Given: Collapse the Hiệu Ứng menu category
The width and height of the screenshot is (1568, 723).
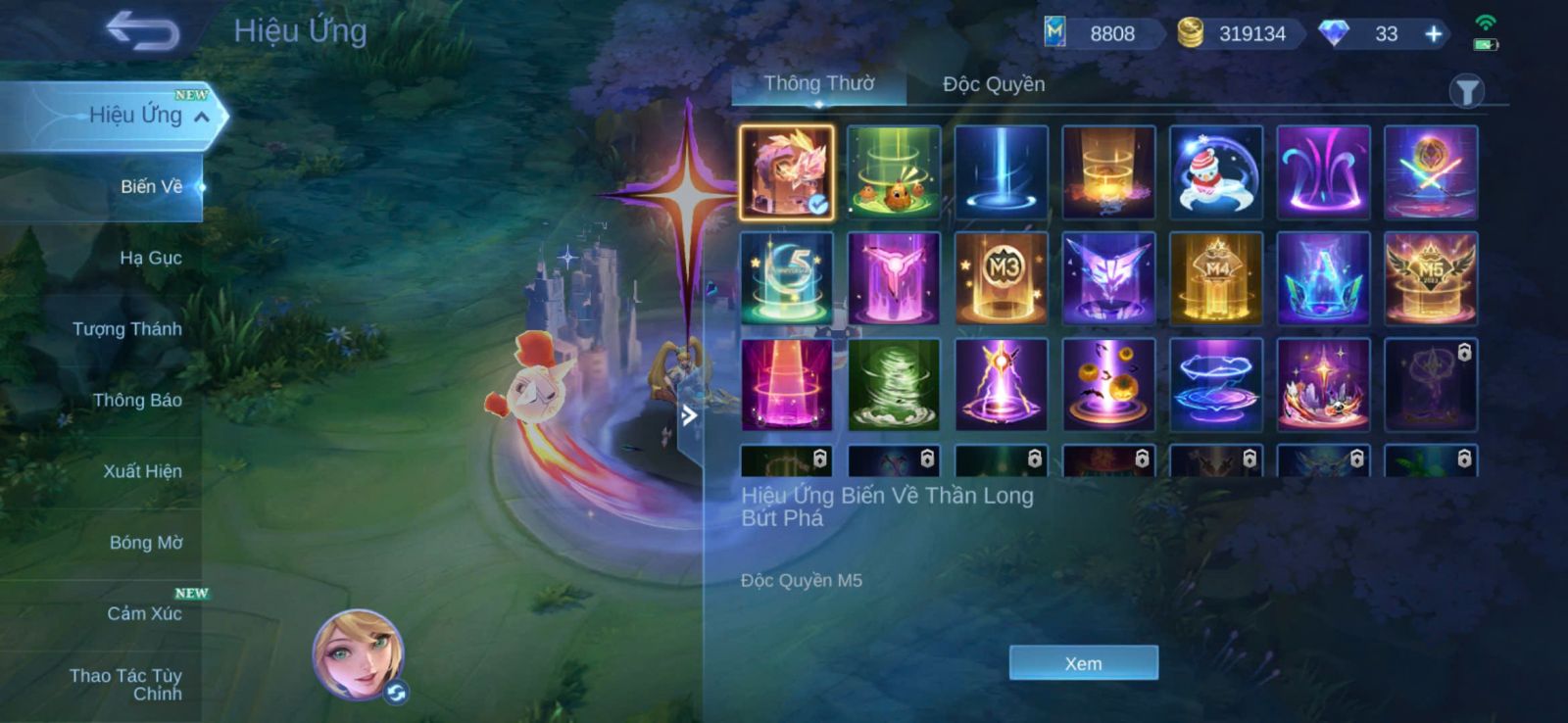Looking at the screenshot, I should [x=202, y=117].
